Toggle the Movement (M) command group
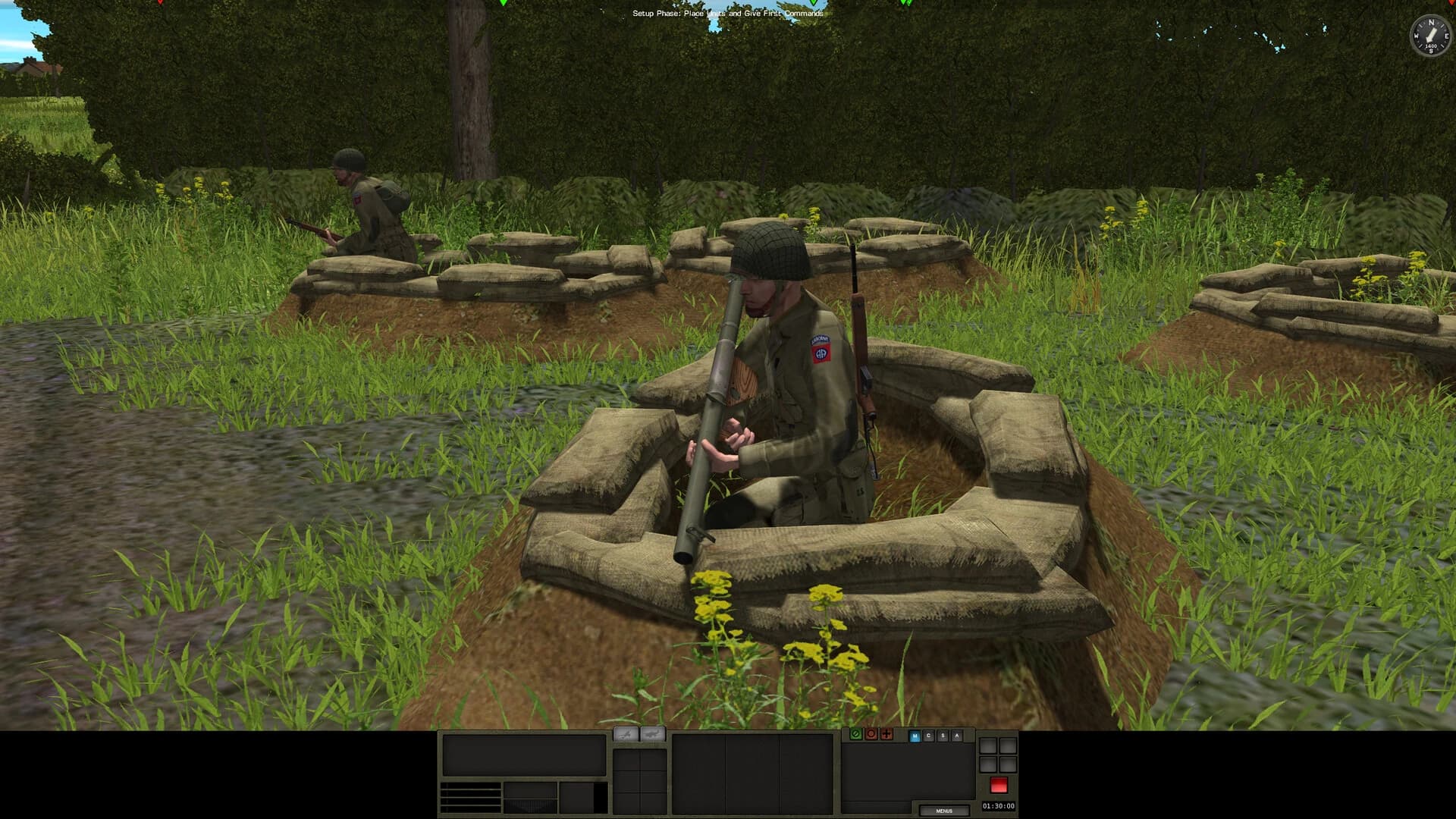This screenshot has width=1456, height=819. (x=915, y=735)
